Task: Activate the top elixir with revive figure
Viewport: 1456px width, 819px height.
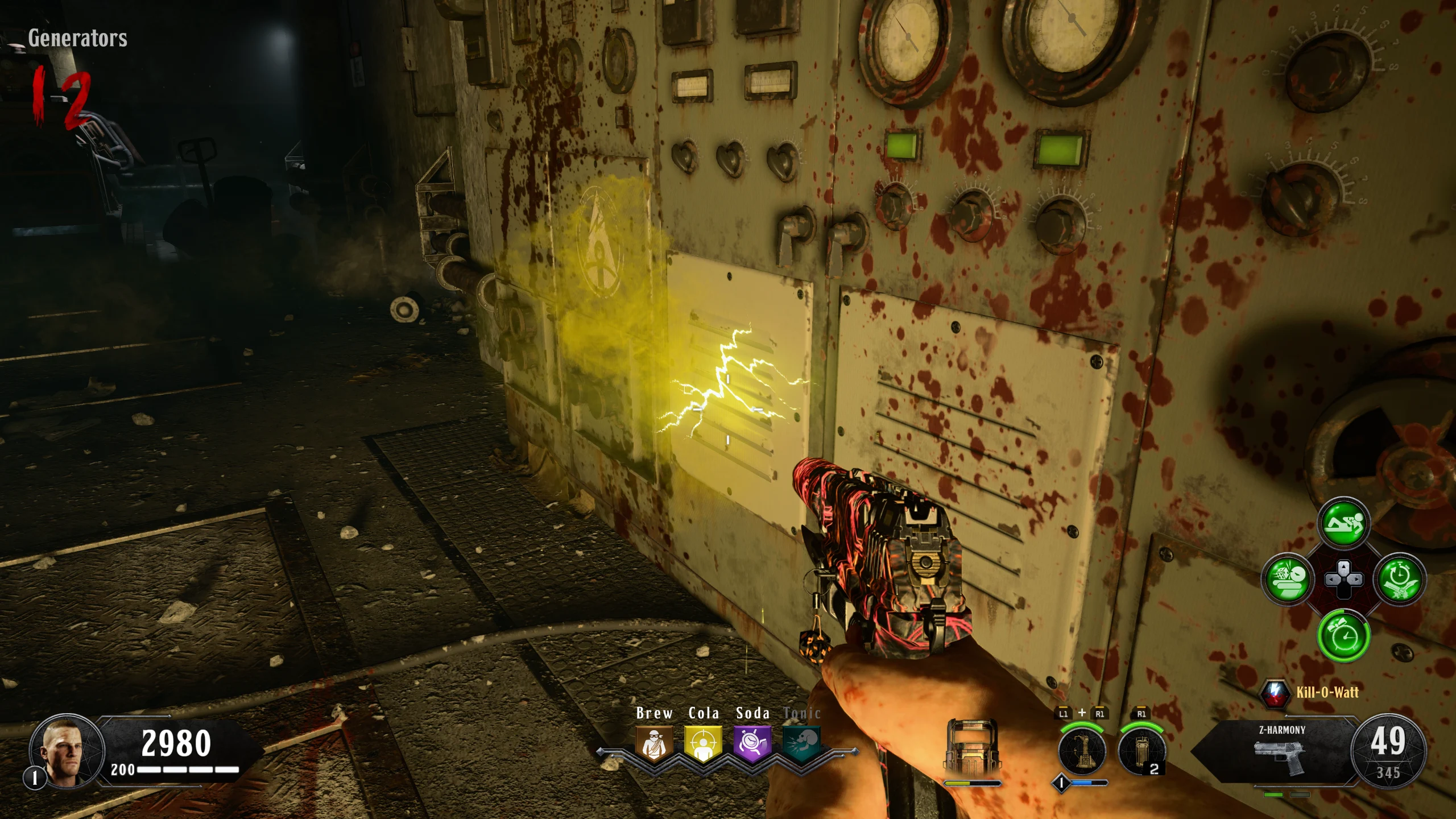Action: coord(1343,523)
